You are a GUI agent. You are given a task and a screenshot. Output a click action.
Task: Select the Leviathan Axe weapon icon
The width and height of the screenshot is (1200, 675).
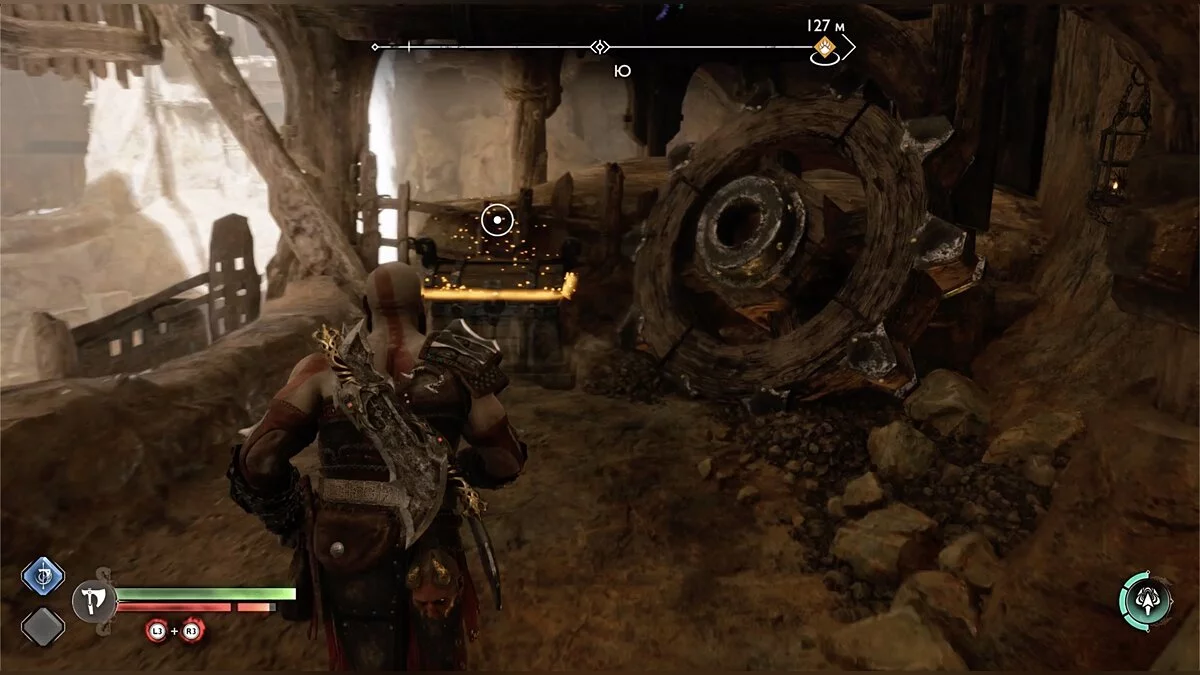[92, 602]
